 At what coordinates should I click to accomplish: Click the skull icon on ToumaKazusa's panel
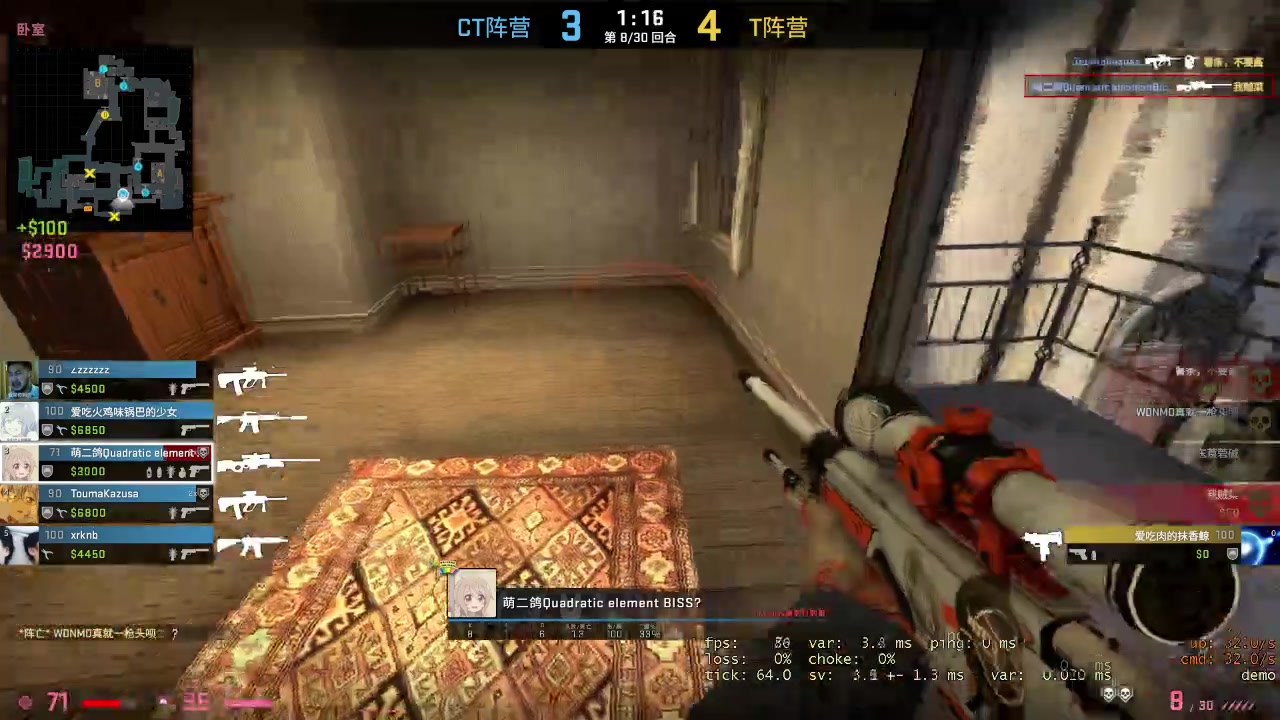[x=202, y=491]
